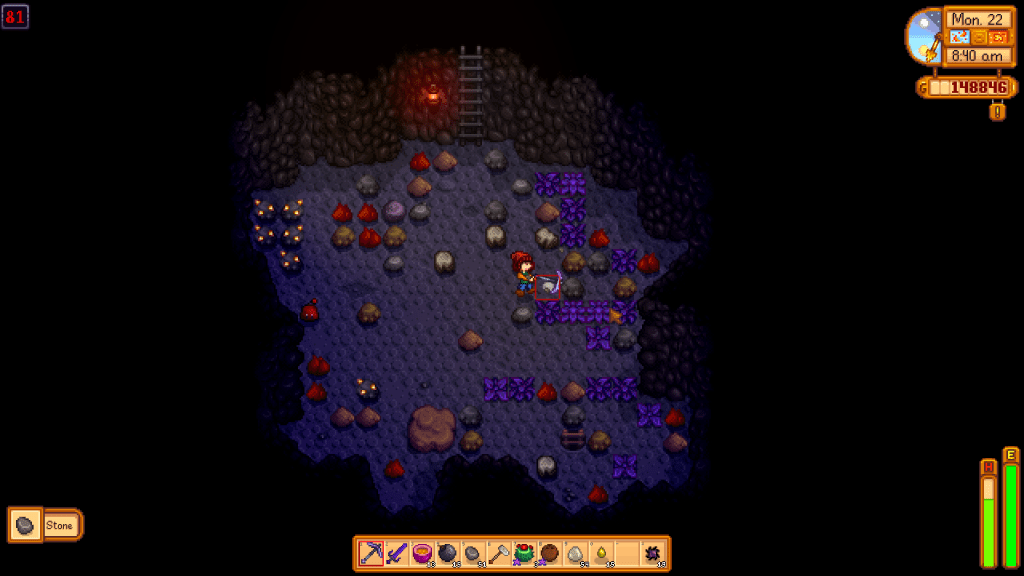Pick the dark coal lump slot
The width and height of the screenshot is (1024, 576).
pyautogui.click(x=473, y=553)
